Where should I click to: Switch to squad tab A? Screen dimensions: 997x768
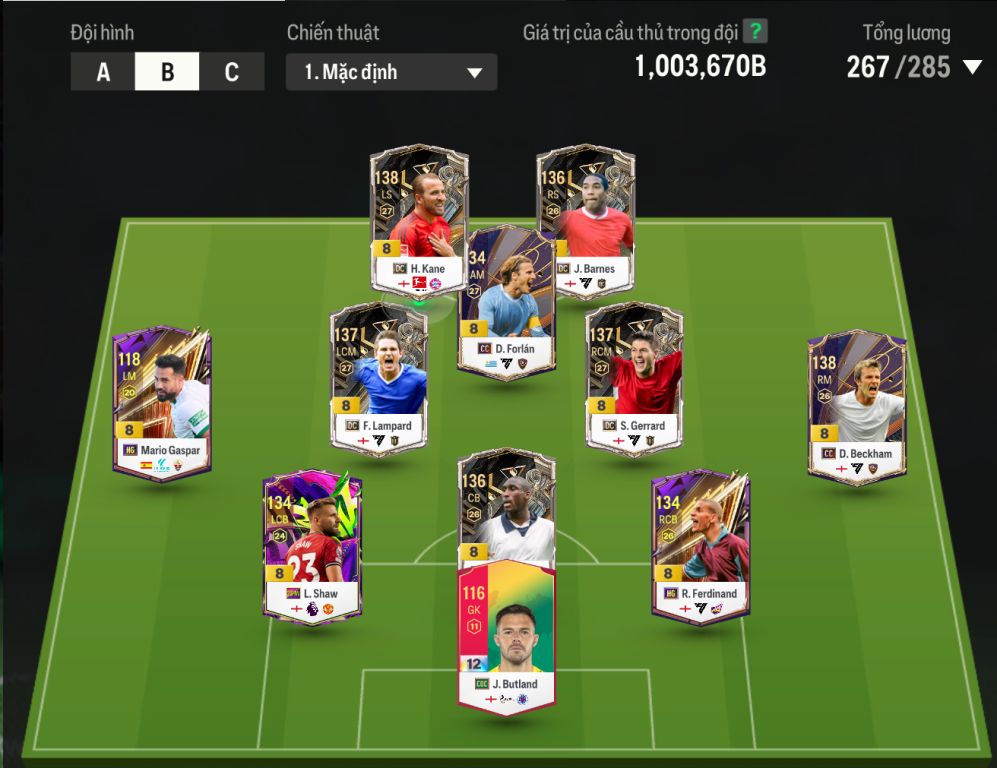pyautogui.click(x=103, y=73)
